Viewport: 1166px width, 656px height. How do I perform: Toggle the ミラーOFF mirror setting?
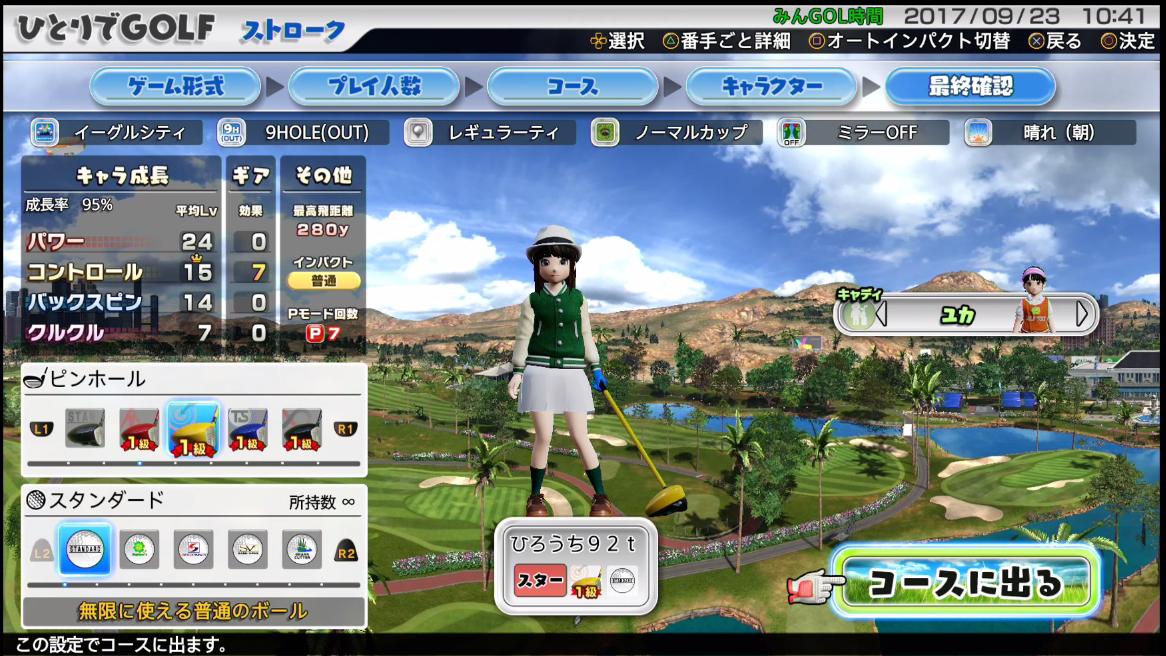coord(862,132)
